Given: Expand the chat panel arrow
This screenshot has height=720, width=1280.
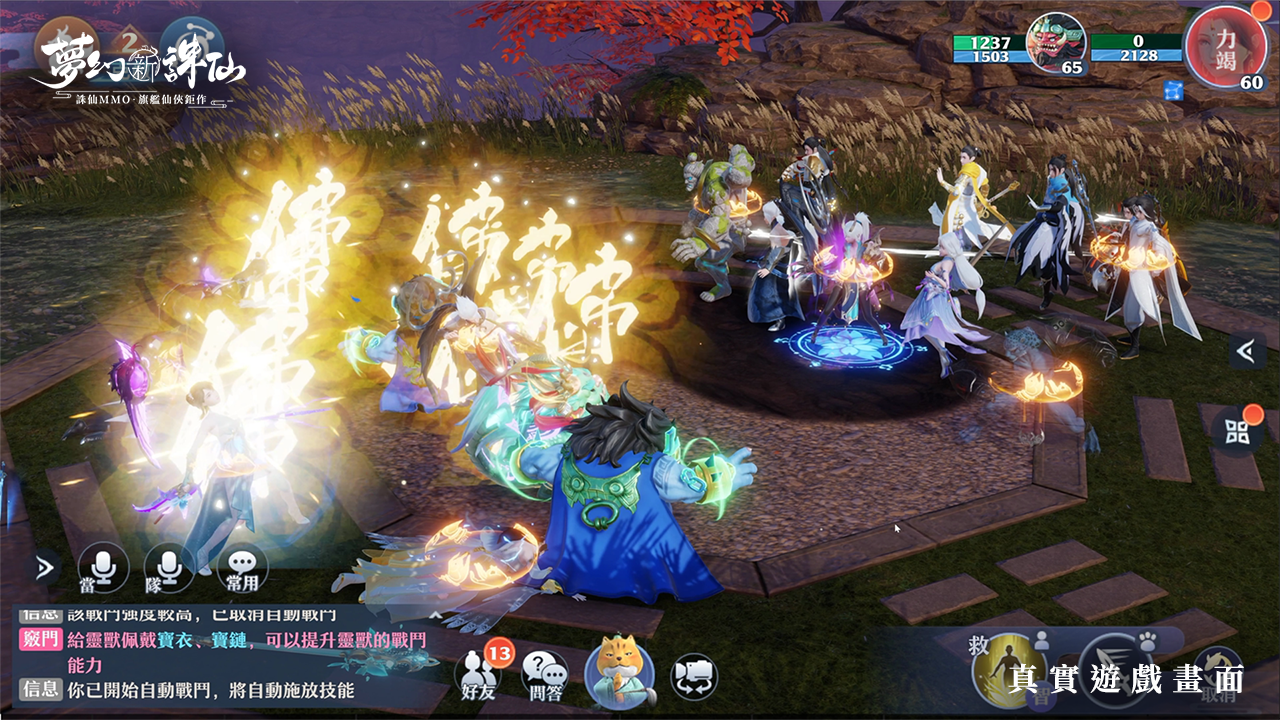Looking at the screenshot, I should pyautogui.click(x=44, y=568).
